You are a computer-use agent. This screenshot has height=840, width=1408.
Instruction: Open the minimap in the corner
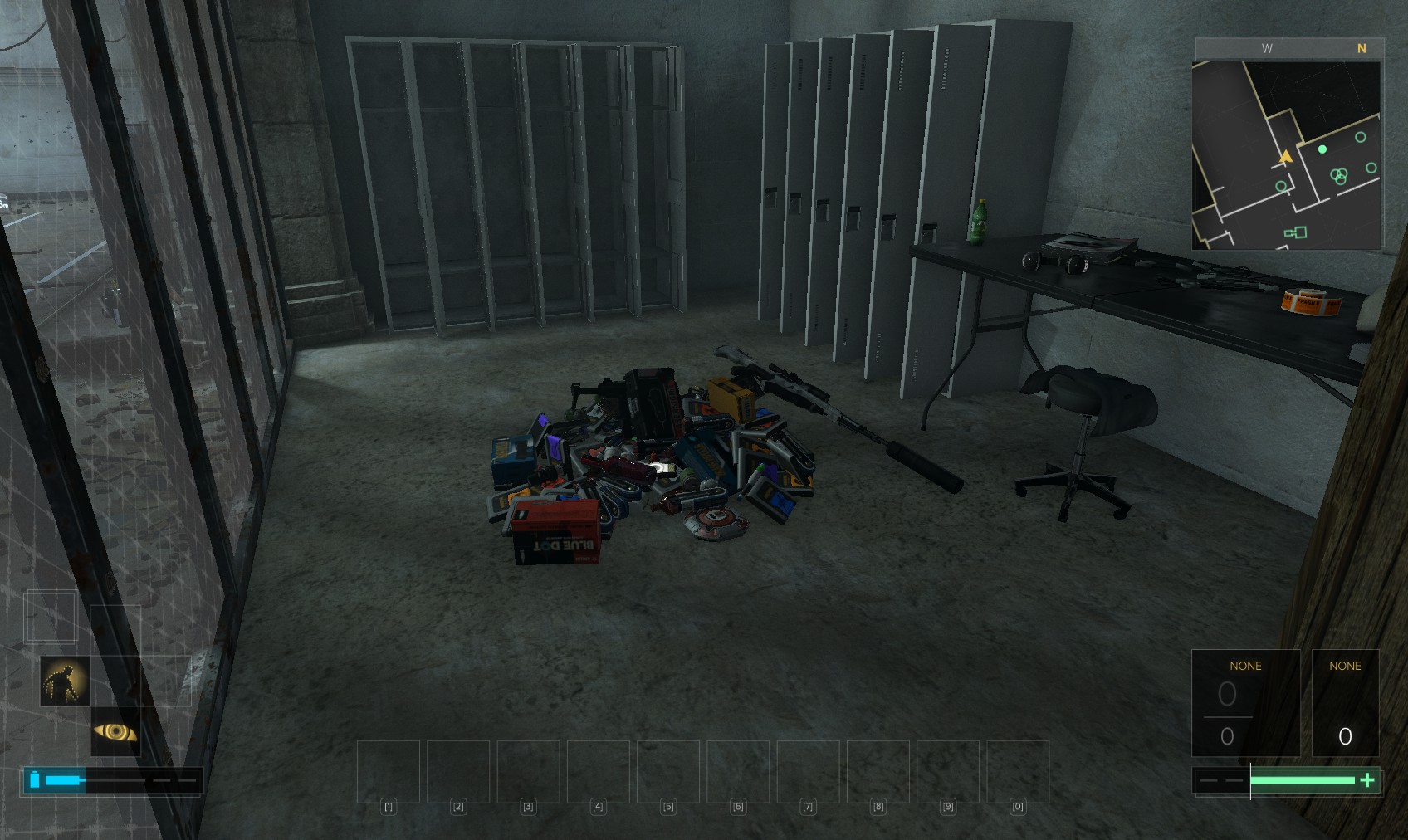(x=1286, y=154)
